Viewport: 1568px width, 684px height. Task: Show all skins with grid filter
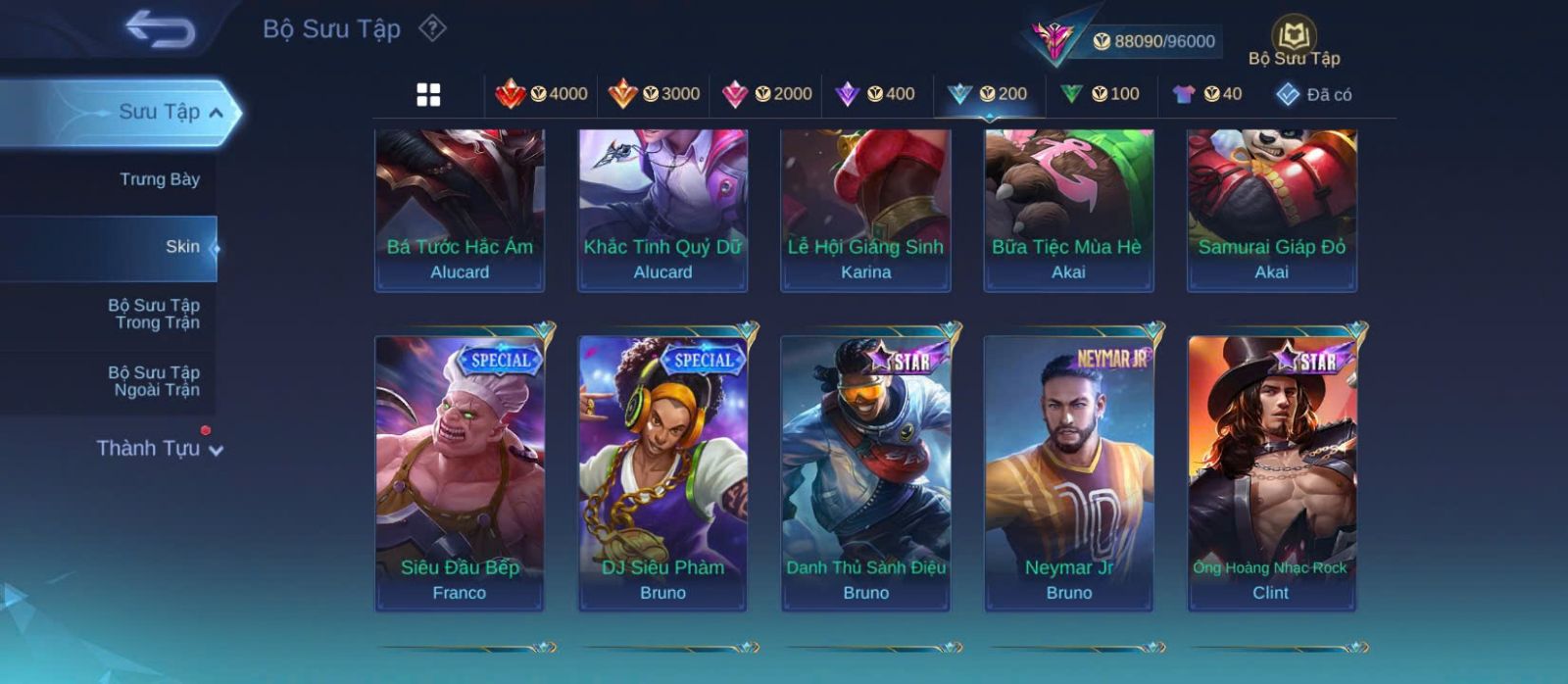coord(428,95)
